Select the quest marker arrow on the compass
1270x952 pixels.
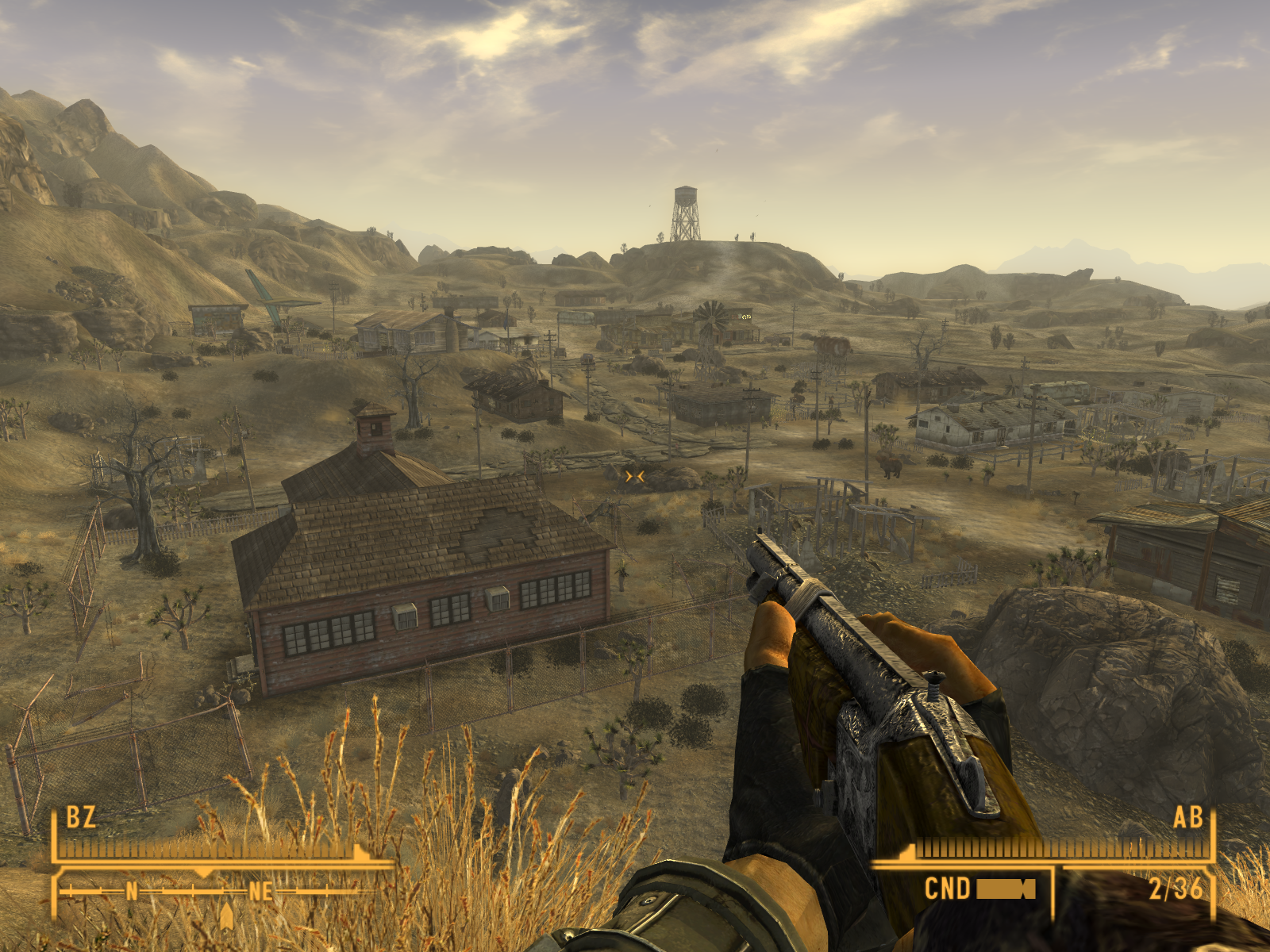pos(227,915)
